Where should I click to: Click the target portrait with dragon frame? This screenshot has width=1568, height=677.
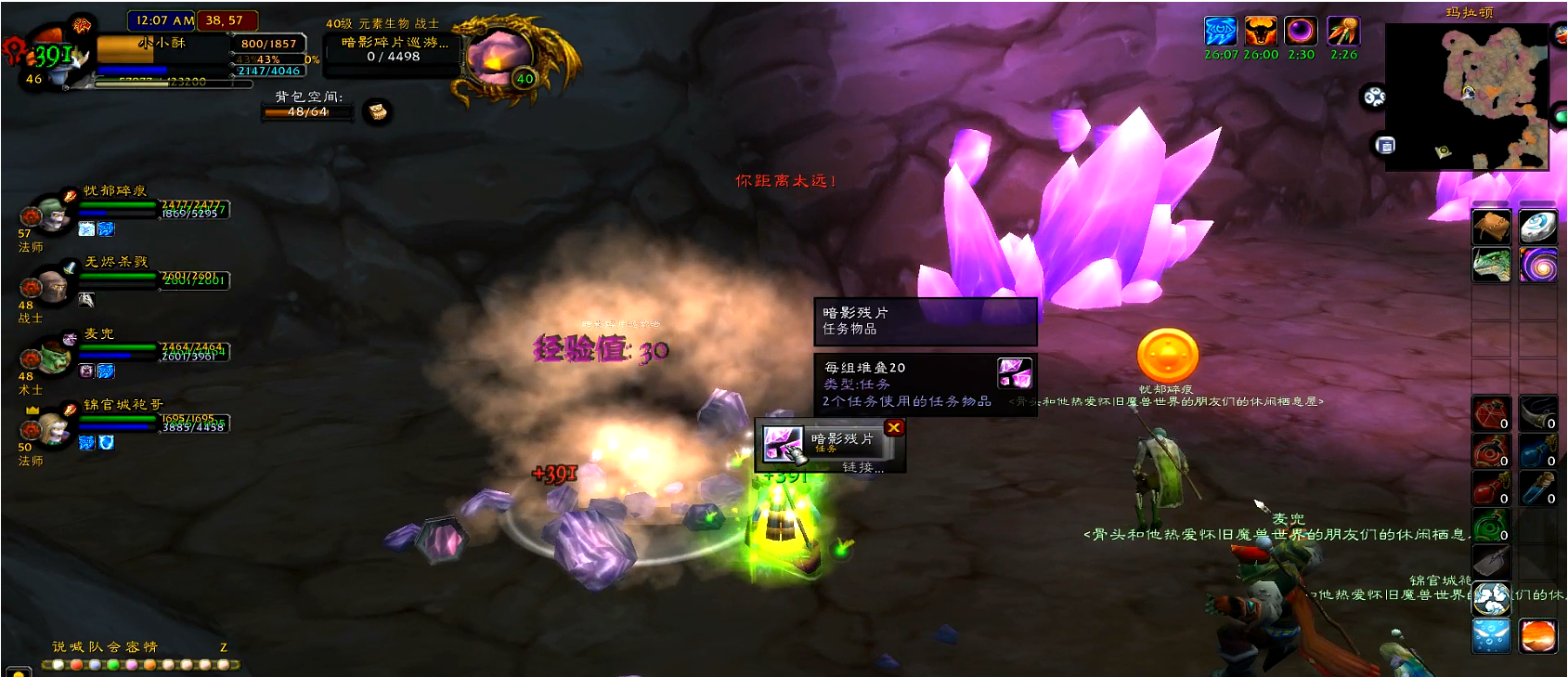pos(499,57)
